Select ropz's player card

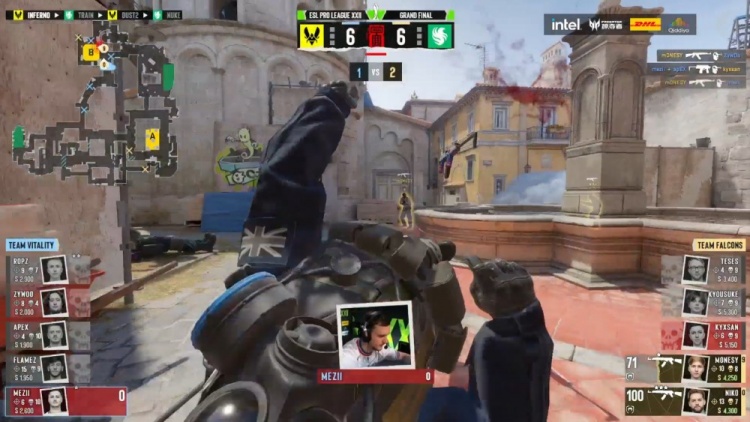[38, 269]
